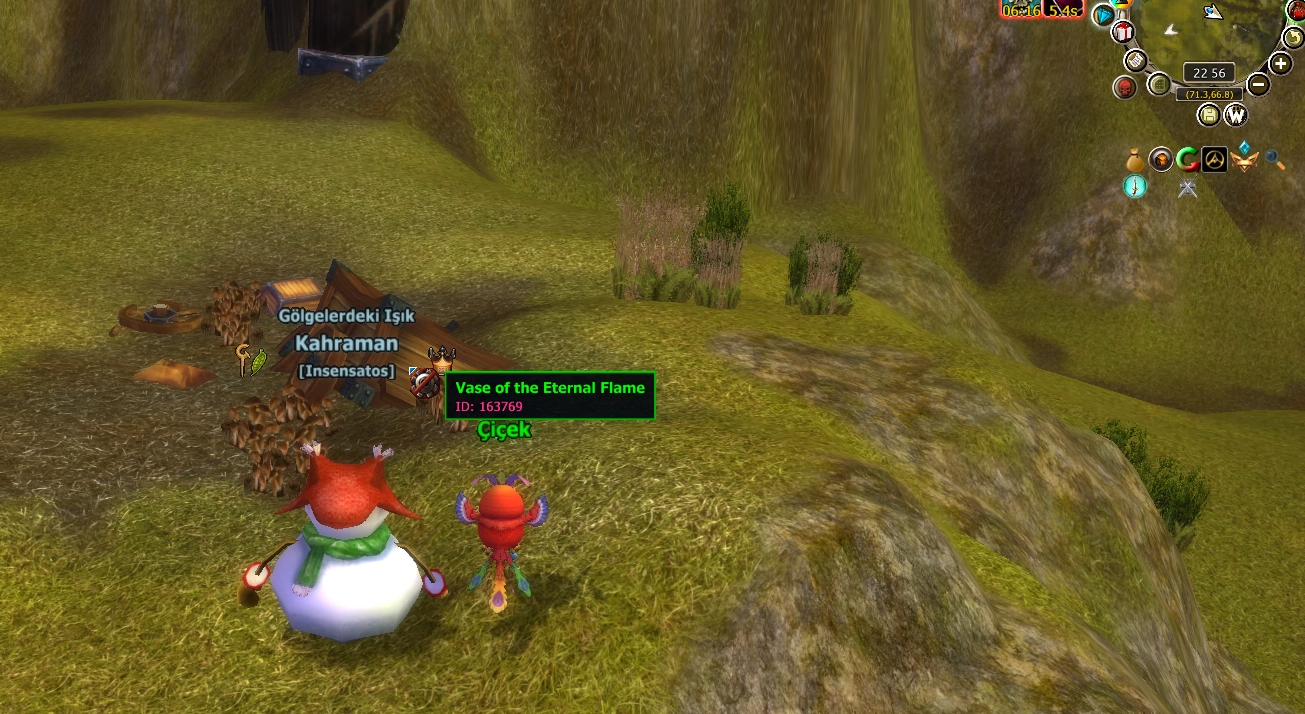The height and width of the screenshot is (714, 1305).
Task: Click the crossed swords icon
Action: pos(1188,188)
